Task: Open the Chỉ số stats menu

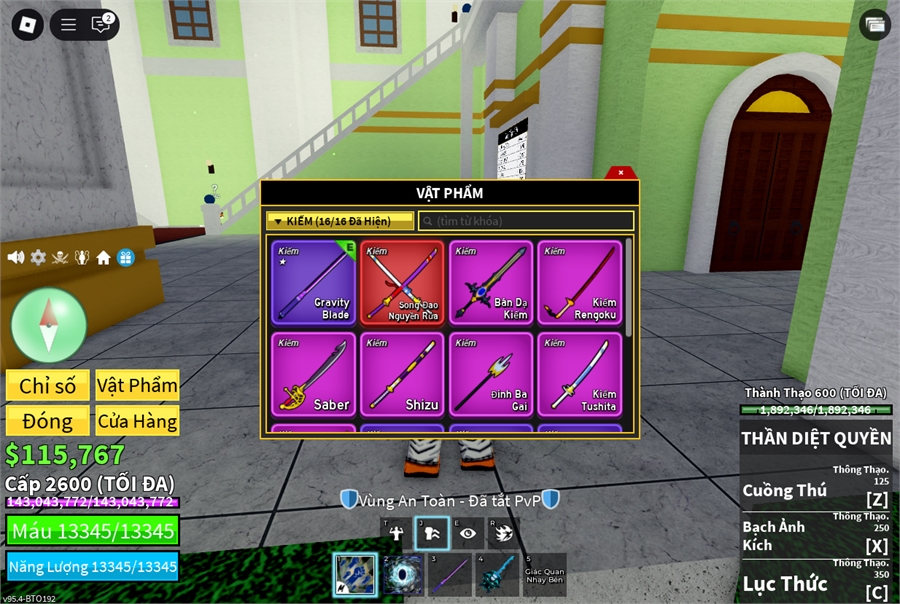Action: (x=47, y=386)
